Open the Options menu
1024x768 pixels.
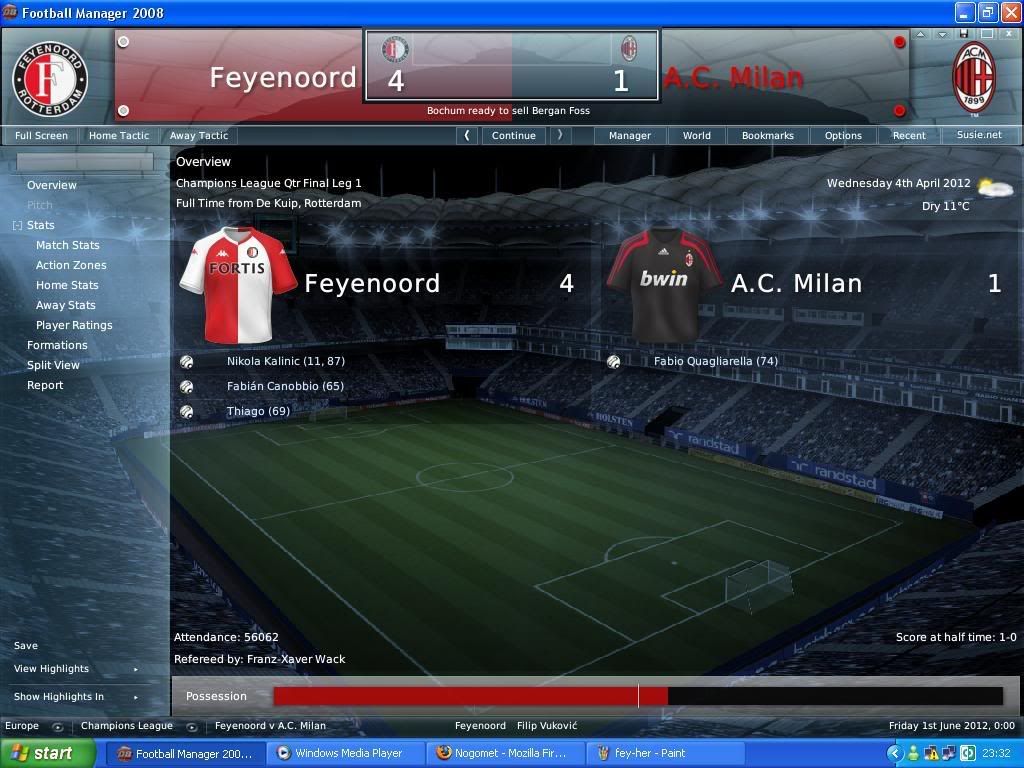coord(843,135)
